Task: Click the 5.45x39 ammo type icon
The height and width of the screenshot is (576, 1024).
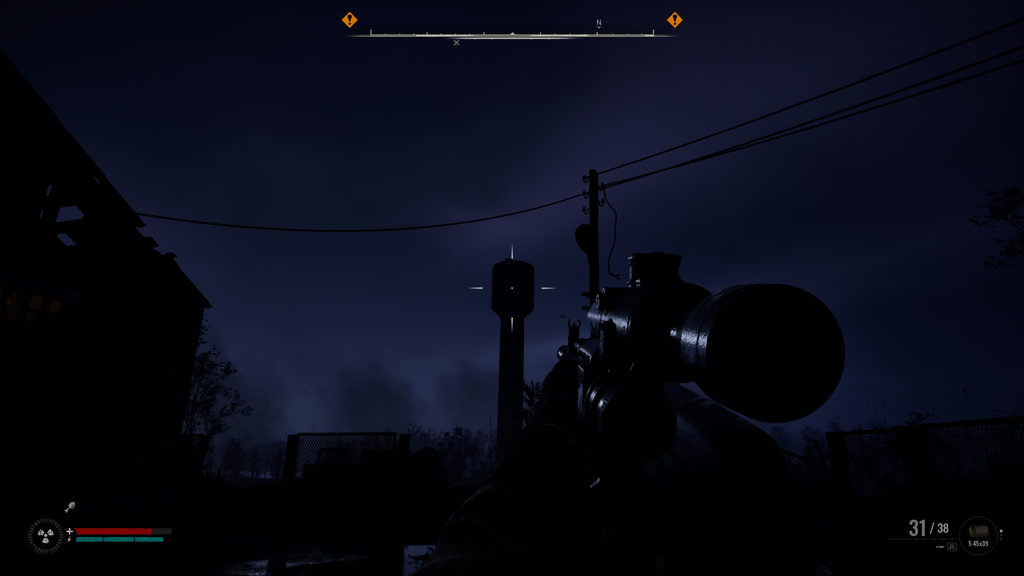Action: point(977,534)
